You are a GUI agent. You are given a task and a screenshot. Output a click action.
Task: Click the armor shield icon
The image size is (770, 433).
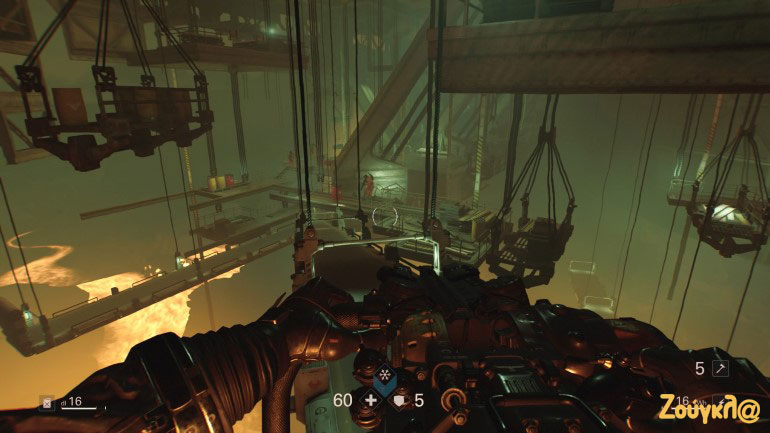coord(400,401)
